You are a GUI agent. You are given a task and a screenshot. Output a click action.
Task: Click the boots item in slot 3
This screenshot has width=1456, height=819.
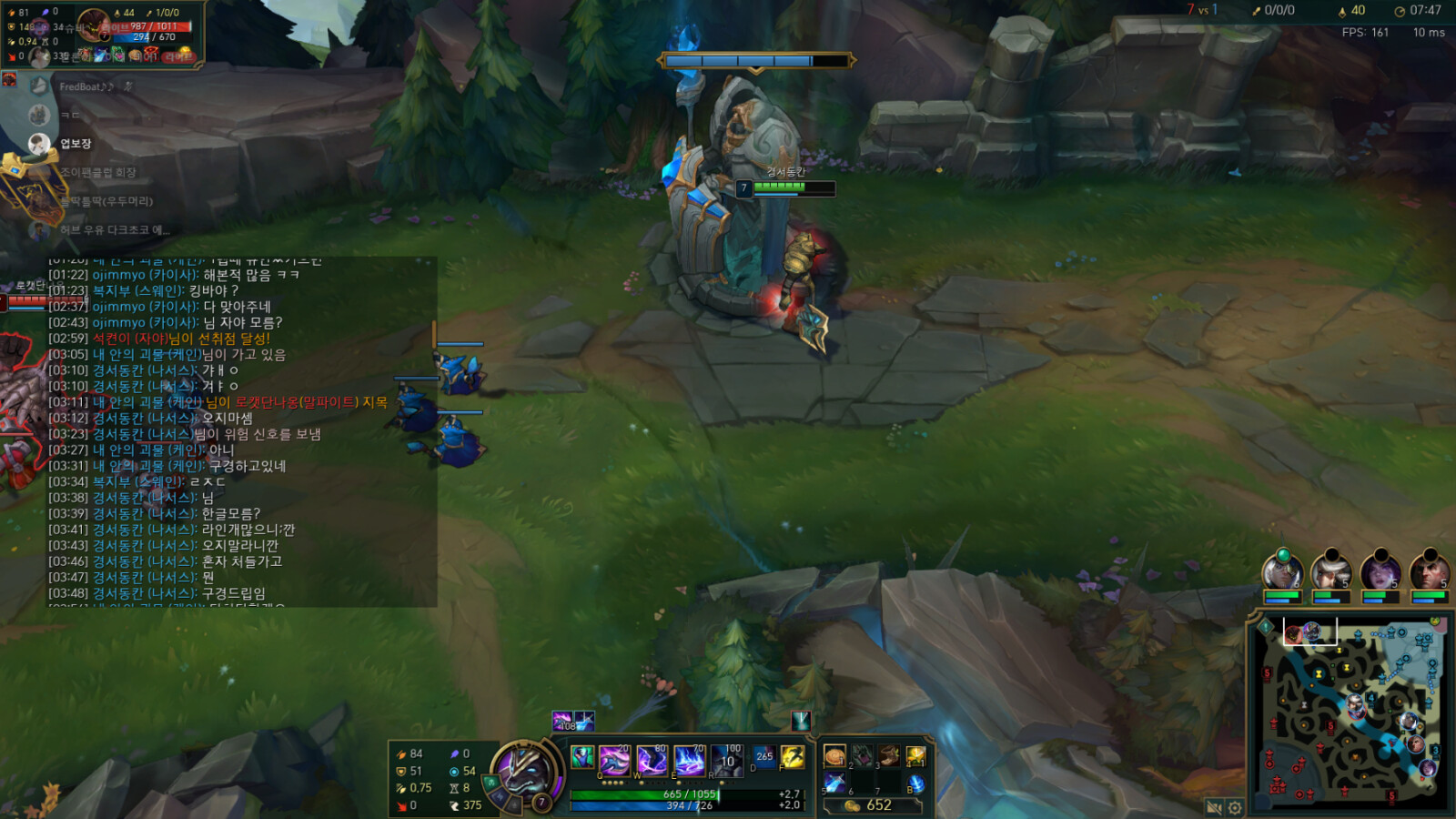point(889,757)
